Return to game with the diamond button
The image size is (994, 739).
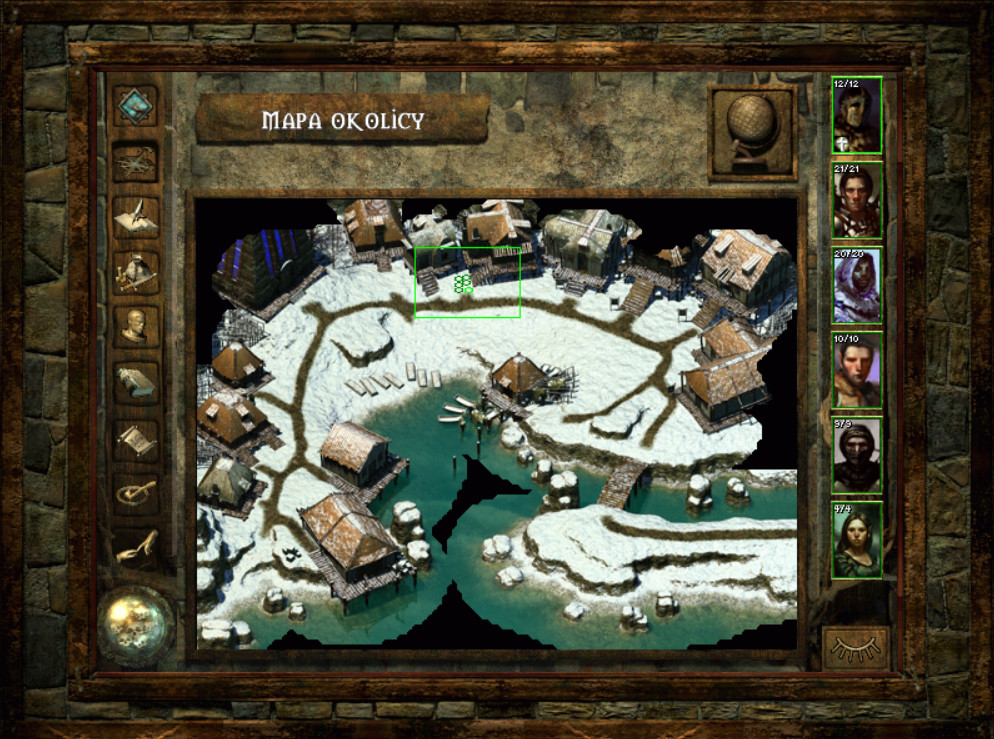coord(136,105)
